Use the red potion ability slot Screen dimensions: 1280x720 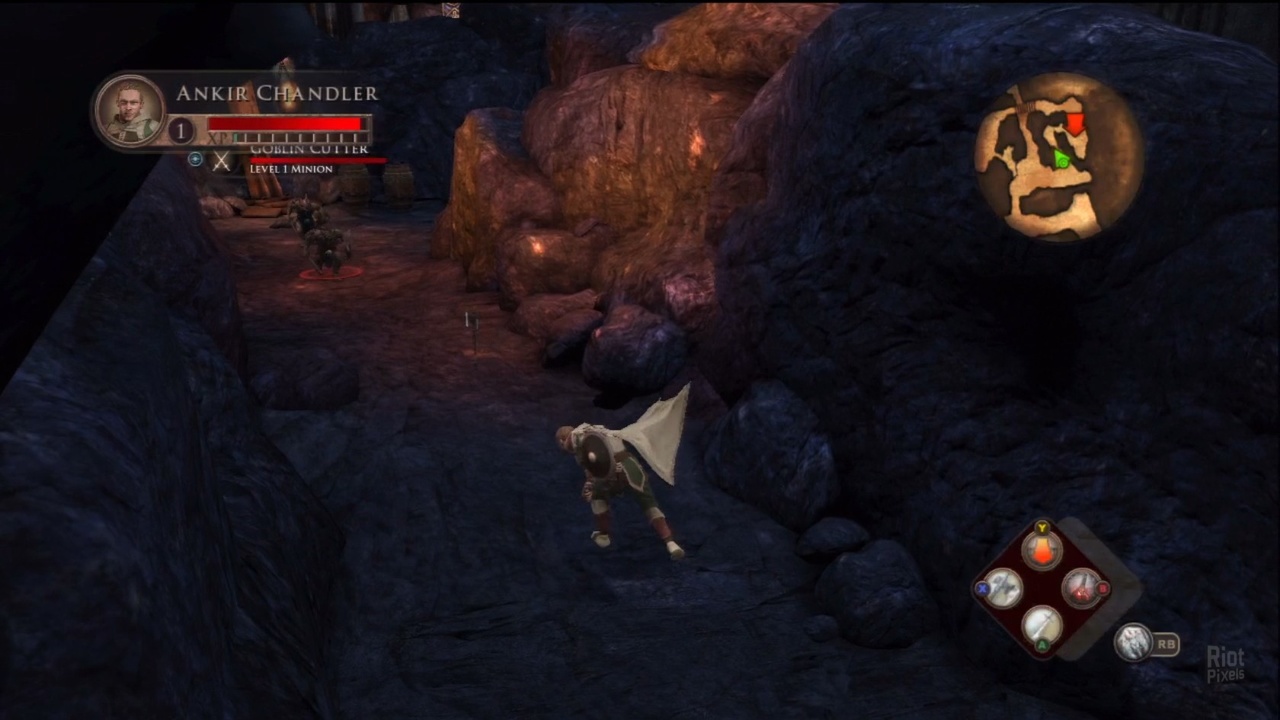tap(1041, 551)
